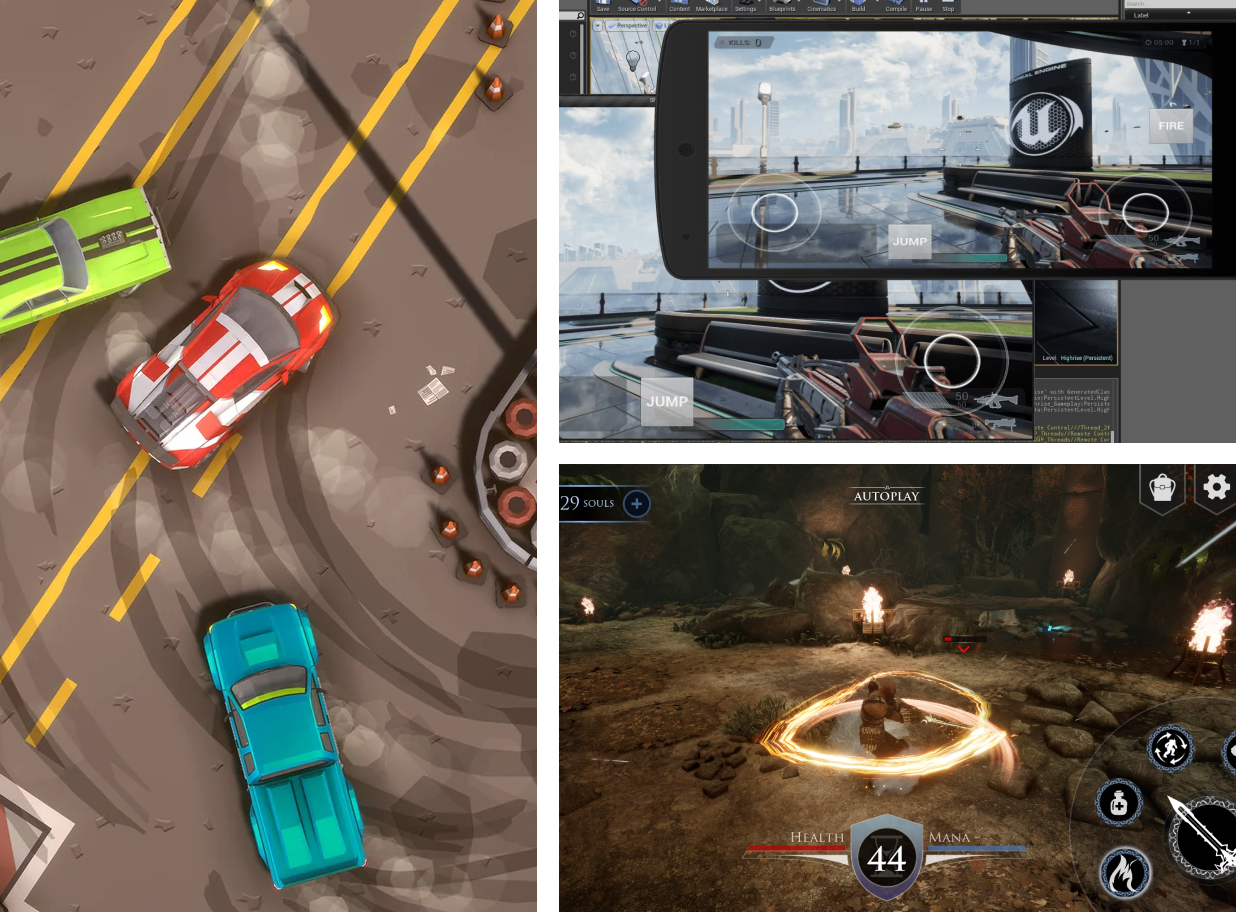Image resolution: width=1236 pixels, height=912 pixels.
Task: Click the plus button beside the souls count
Action: 636,503
